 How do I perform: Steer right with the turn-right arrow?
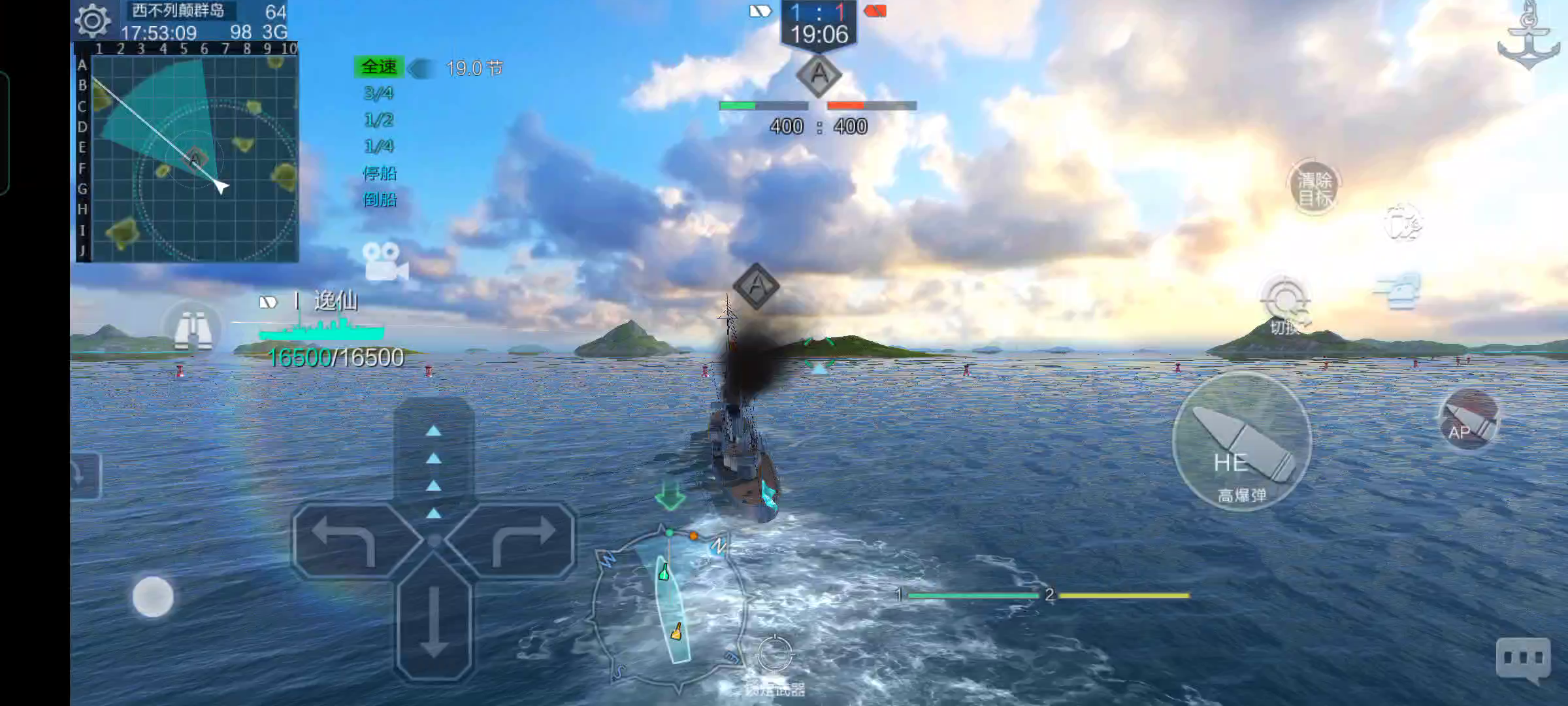point(523,540)
